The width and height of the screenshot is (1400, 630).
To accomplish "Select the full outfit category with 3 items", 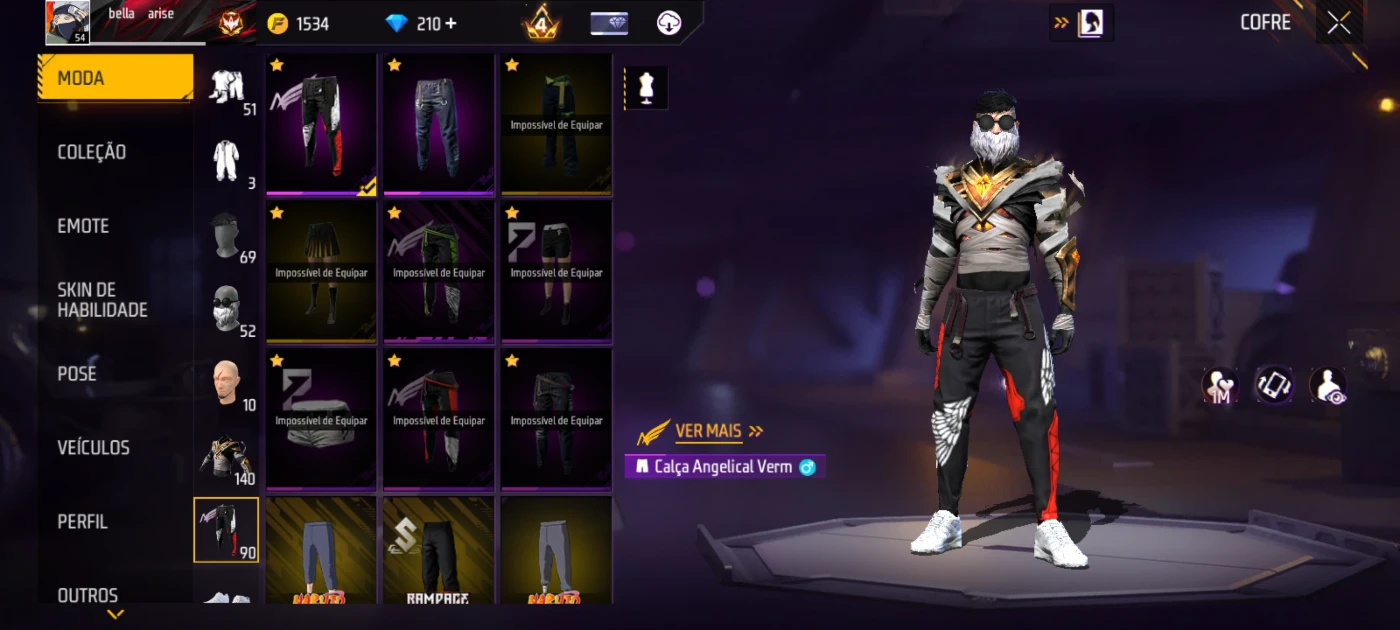I will coord(227,161).
